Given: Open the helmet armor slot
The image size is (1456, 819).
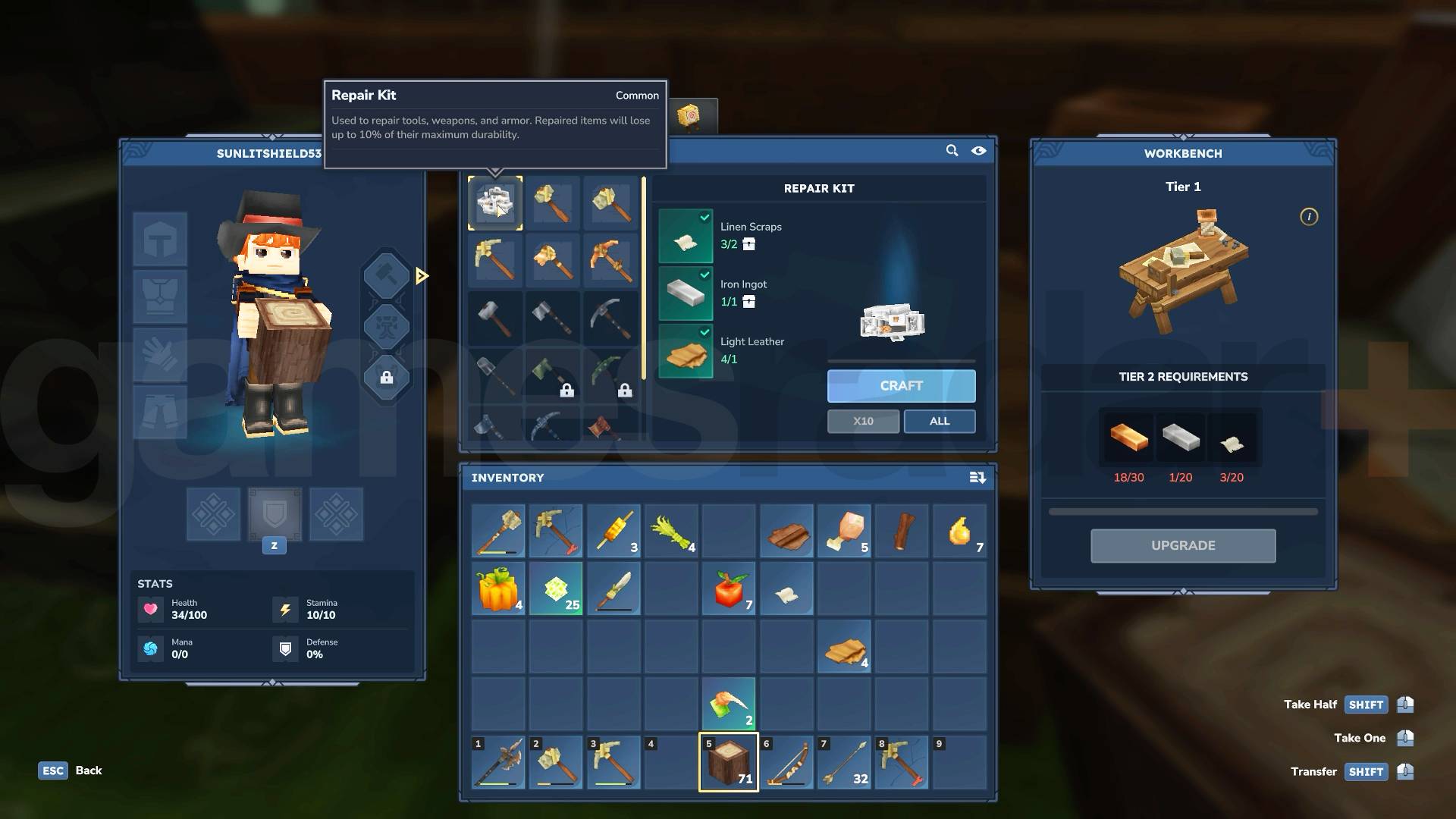Looking at the screenshot, I should [x=160, y=239].
